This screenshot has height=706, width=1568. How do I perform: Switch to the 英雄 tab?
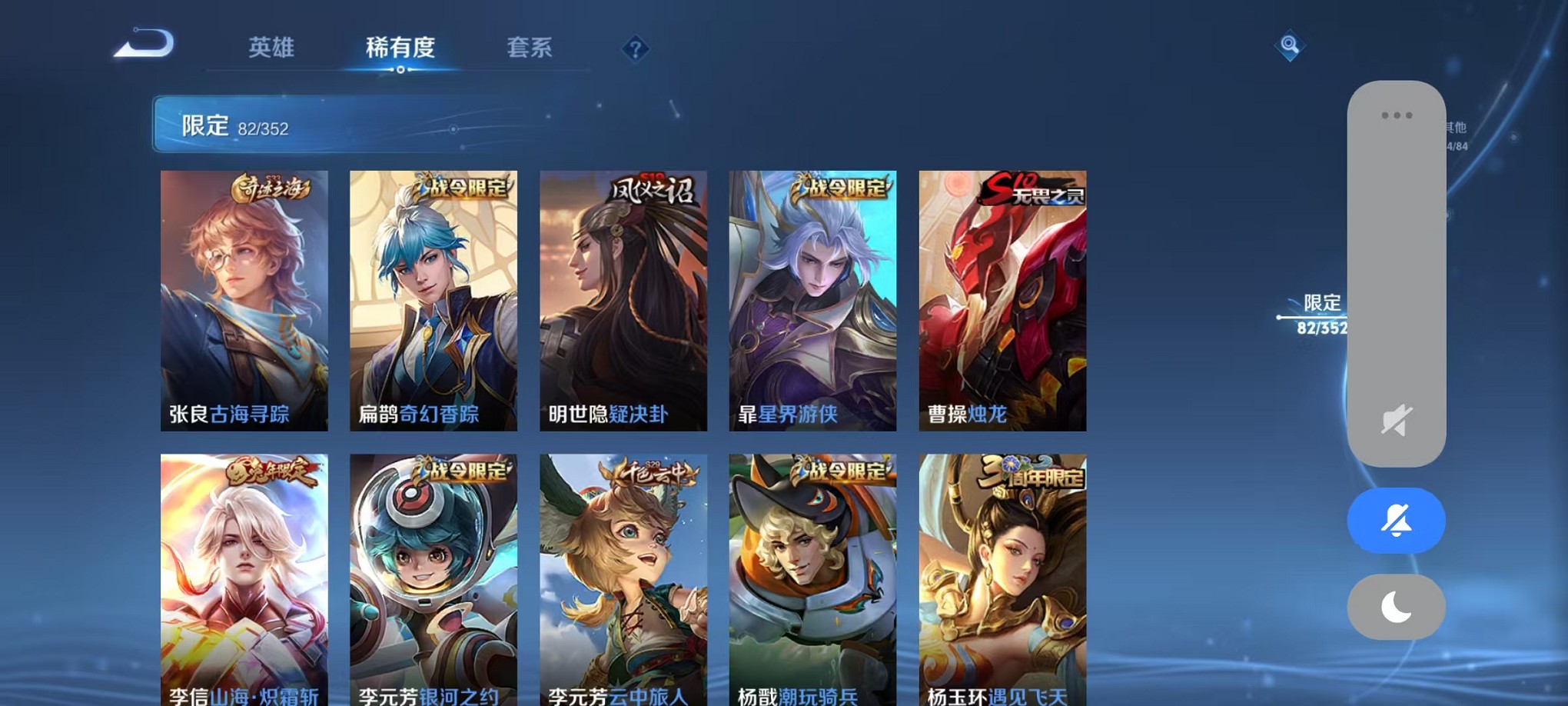(269, 48)
